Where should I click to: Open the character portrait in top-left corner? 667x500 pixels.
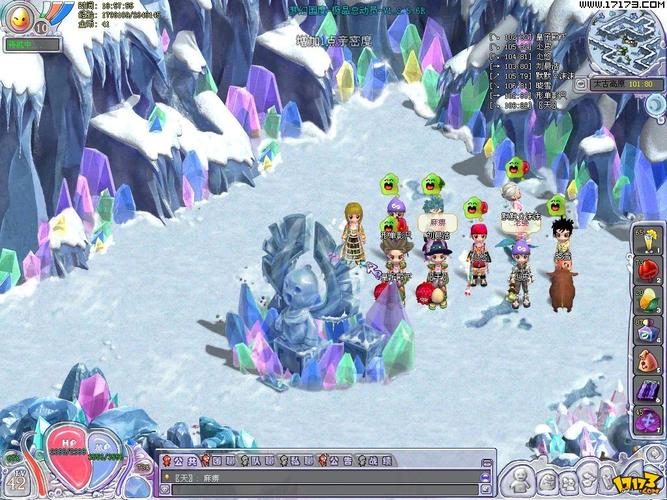click(x=20, y=18)
